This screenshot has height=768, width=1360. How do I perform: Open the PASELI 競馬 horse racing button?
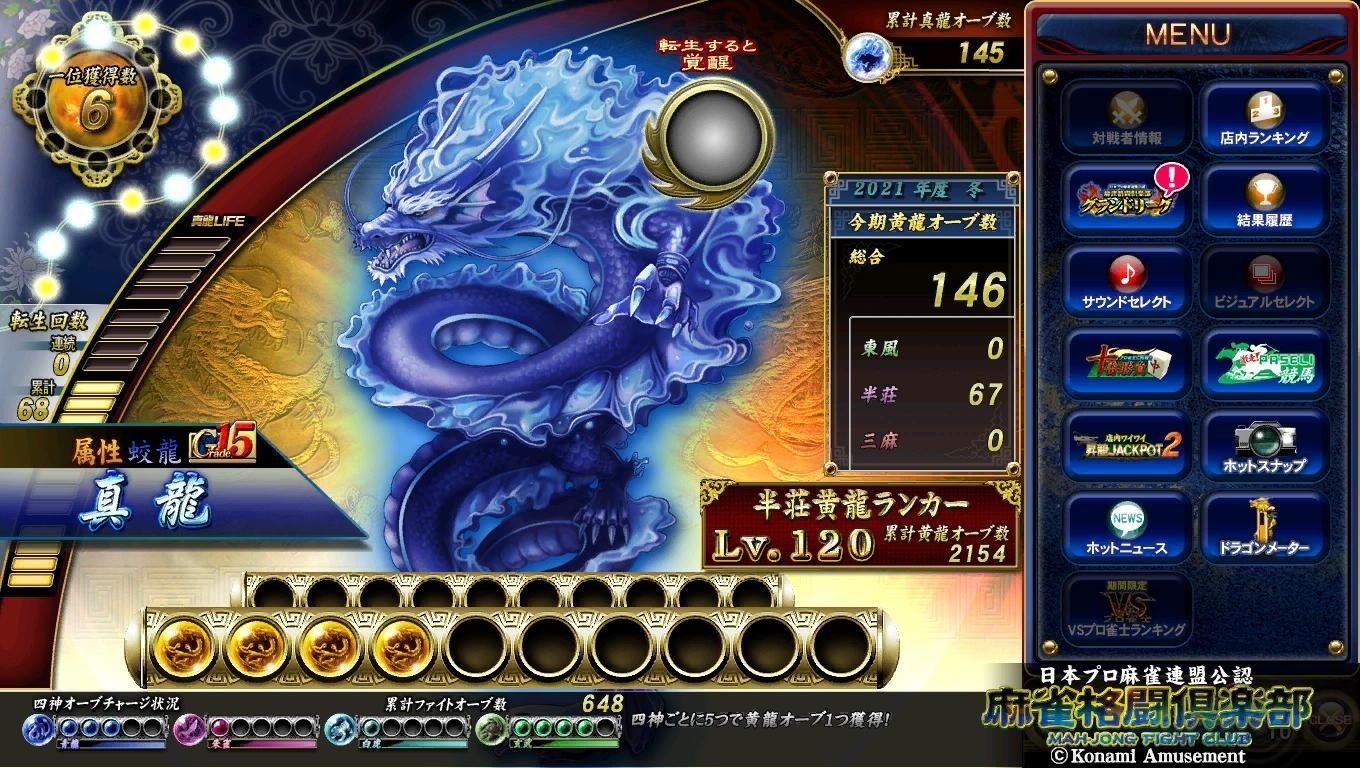(x=1264, y=364)
